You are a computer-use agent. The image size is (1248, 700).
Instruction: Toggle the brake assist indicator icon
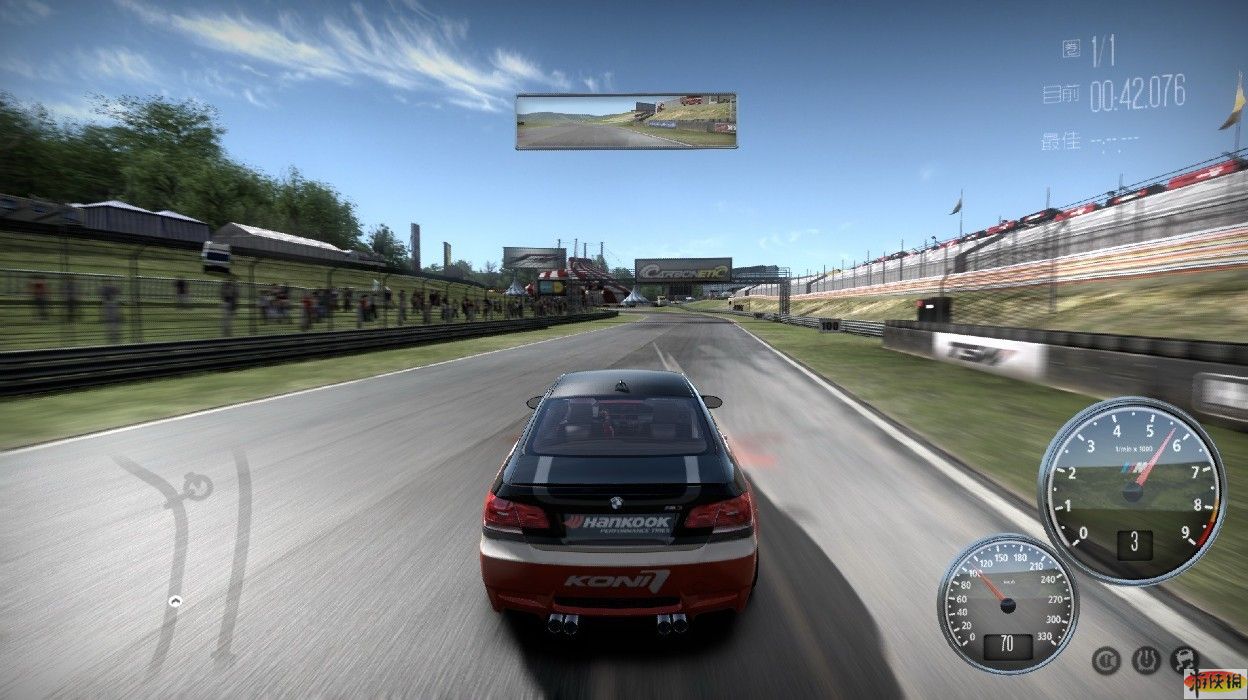pos(1105,659)
